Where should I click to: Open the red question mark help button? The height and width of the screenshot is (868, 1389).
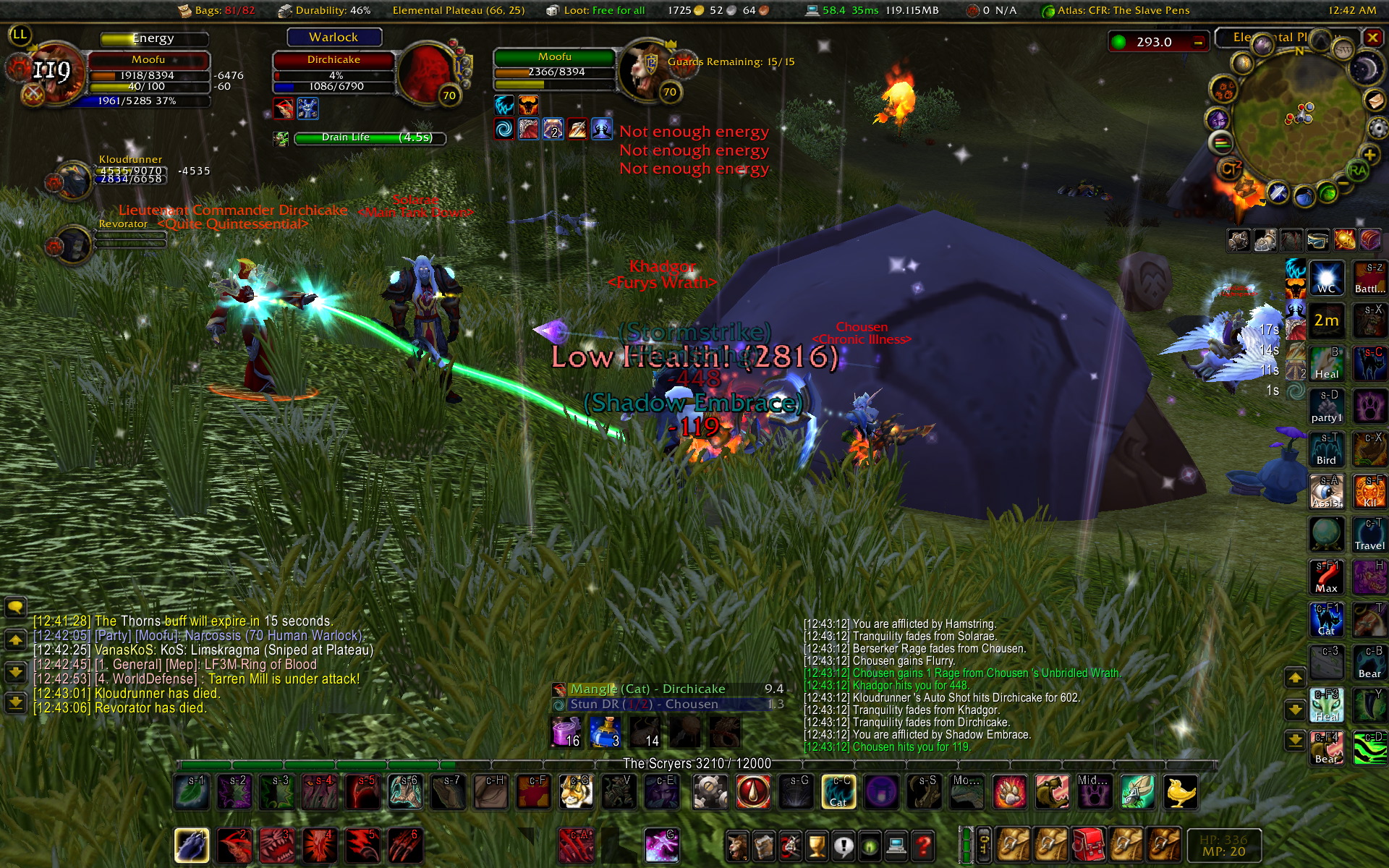click(922, 845)
